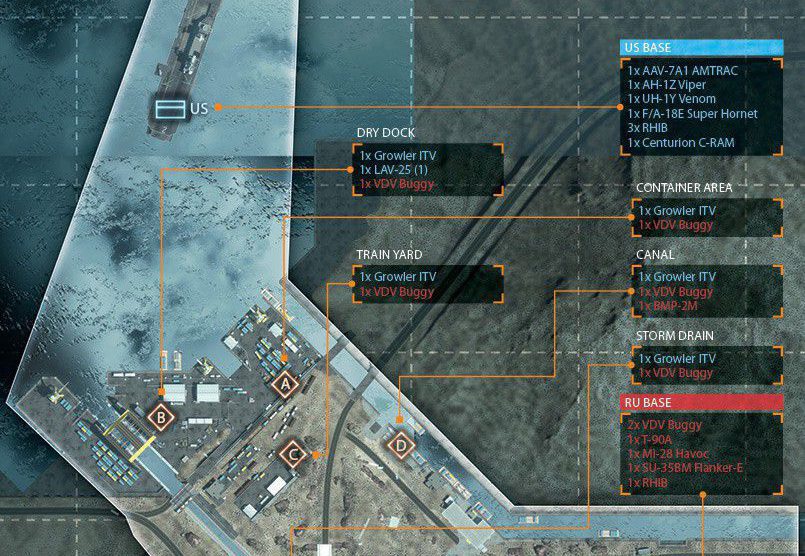Pick capture point D marker

[401, 444]
